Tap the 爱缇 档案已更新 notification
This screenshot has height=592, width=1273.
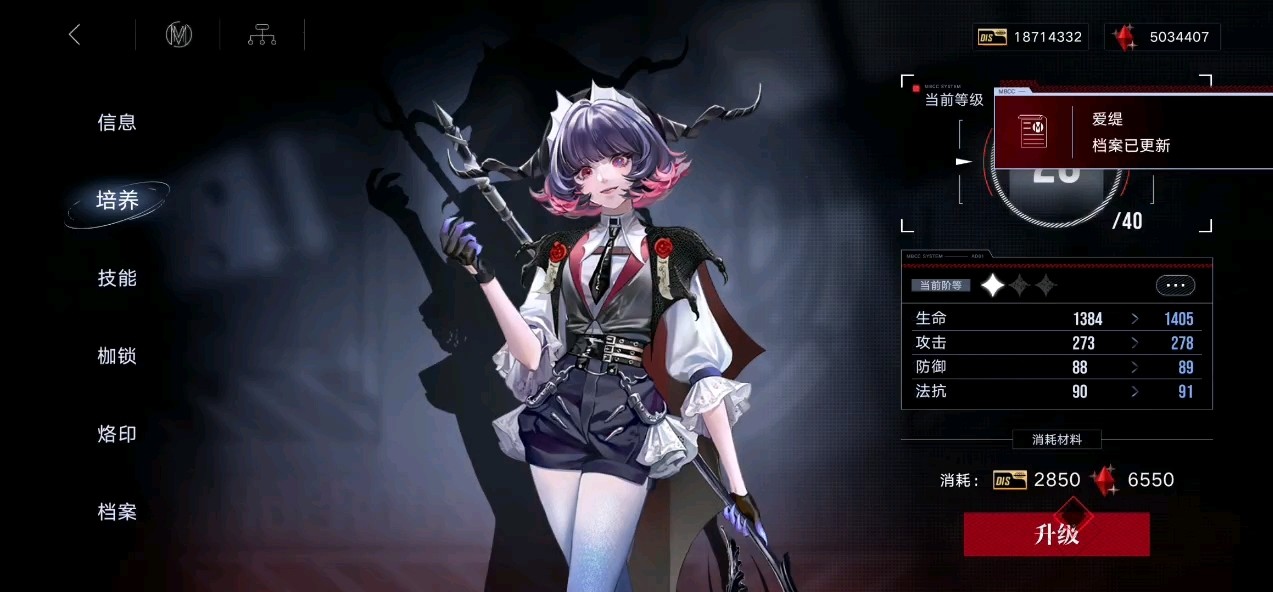point(1132,132)
